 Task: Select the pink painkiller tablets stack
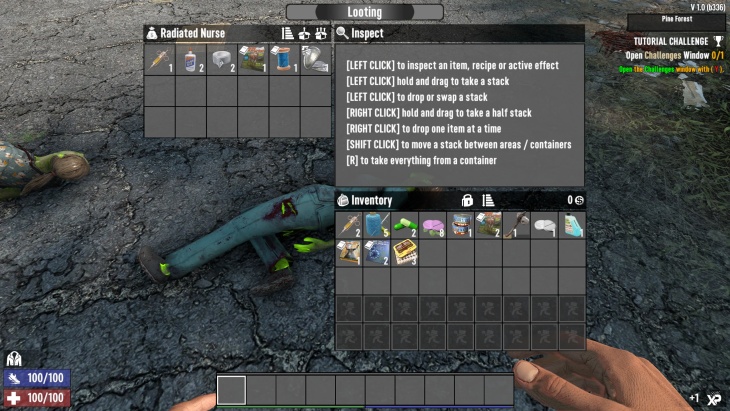(433, 226)
